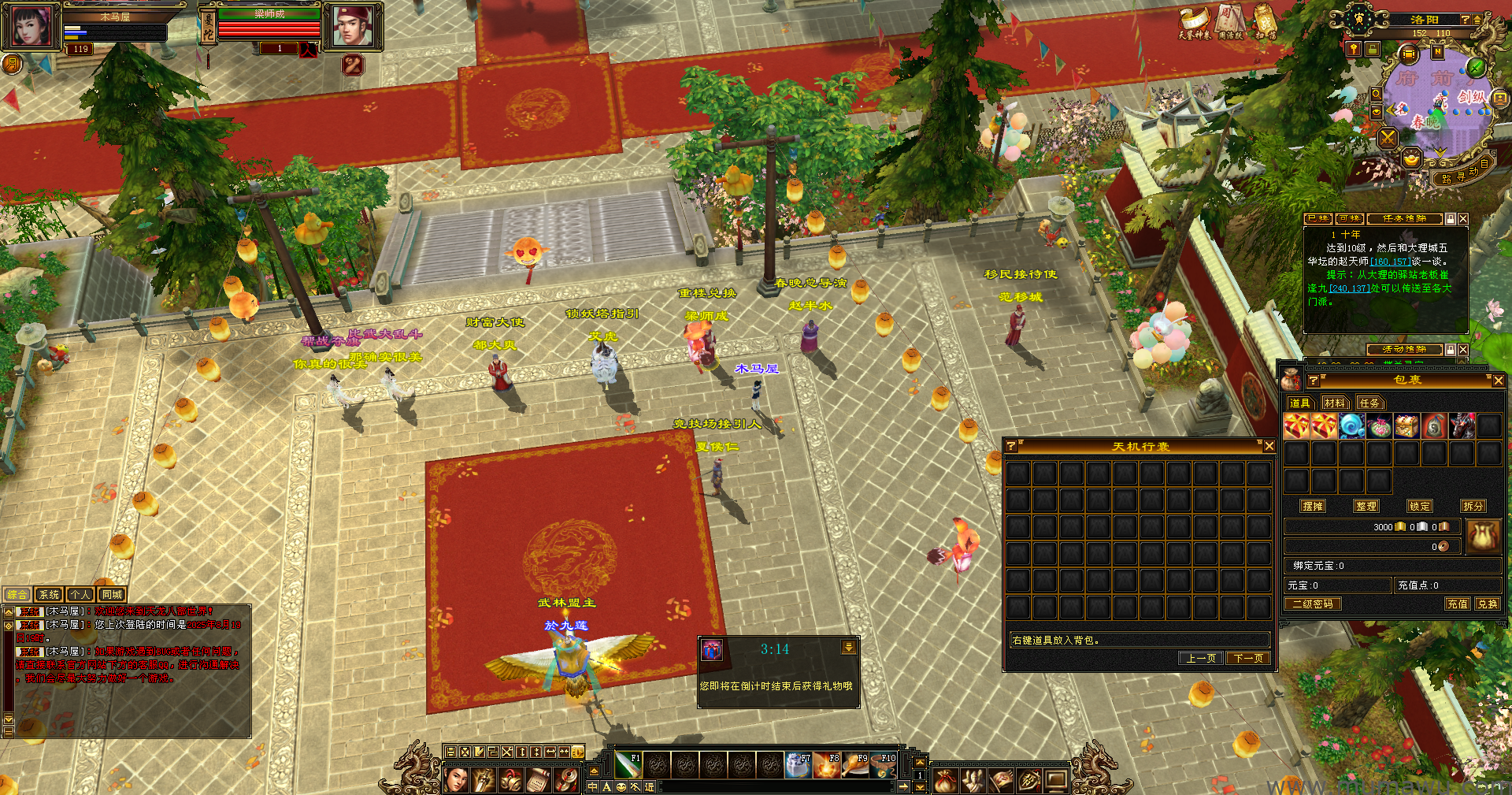Open the 天鉴神卷 scroll icon
Viewport: 1512px width, 795px height.
tap(1194, 22)
